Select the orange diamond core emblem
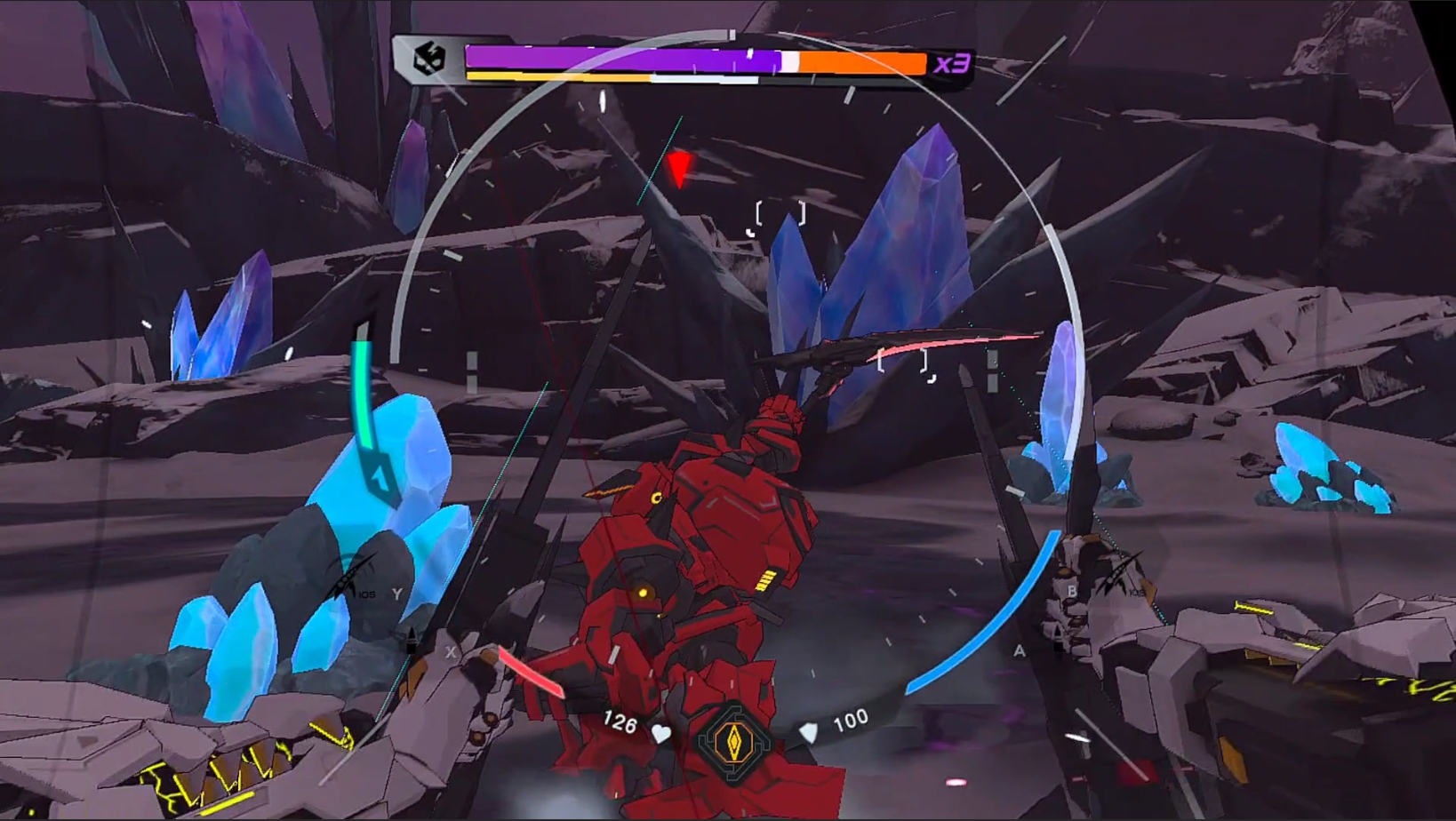This screenshot has width=1456, height=821. click(734, 742)
